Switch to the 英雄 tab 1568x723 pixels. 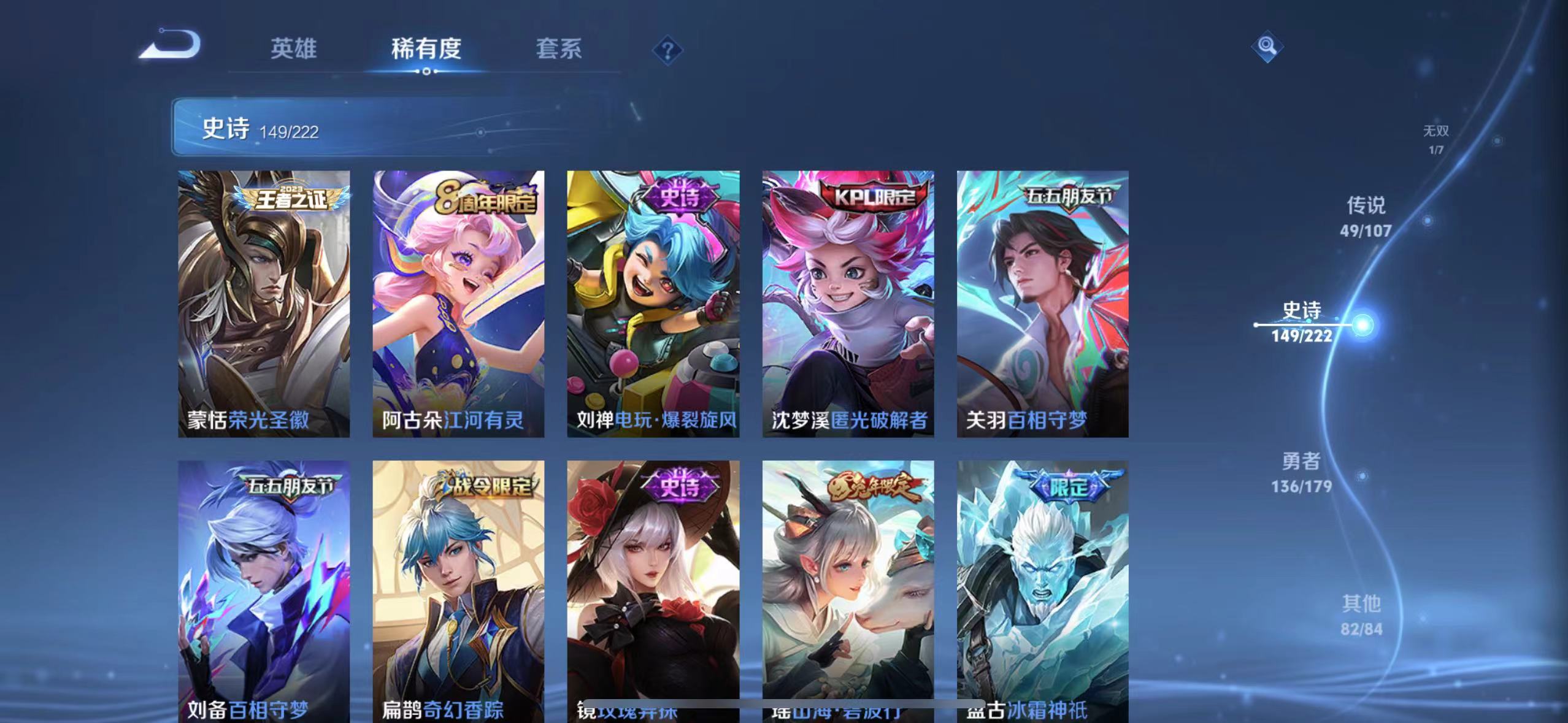click(x=293, y=50)
